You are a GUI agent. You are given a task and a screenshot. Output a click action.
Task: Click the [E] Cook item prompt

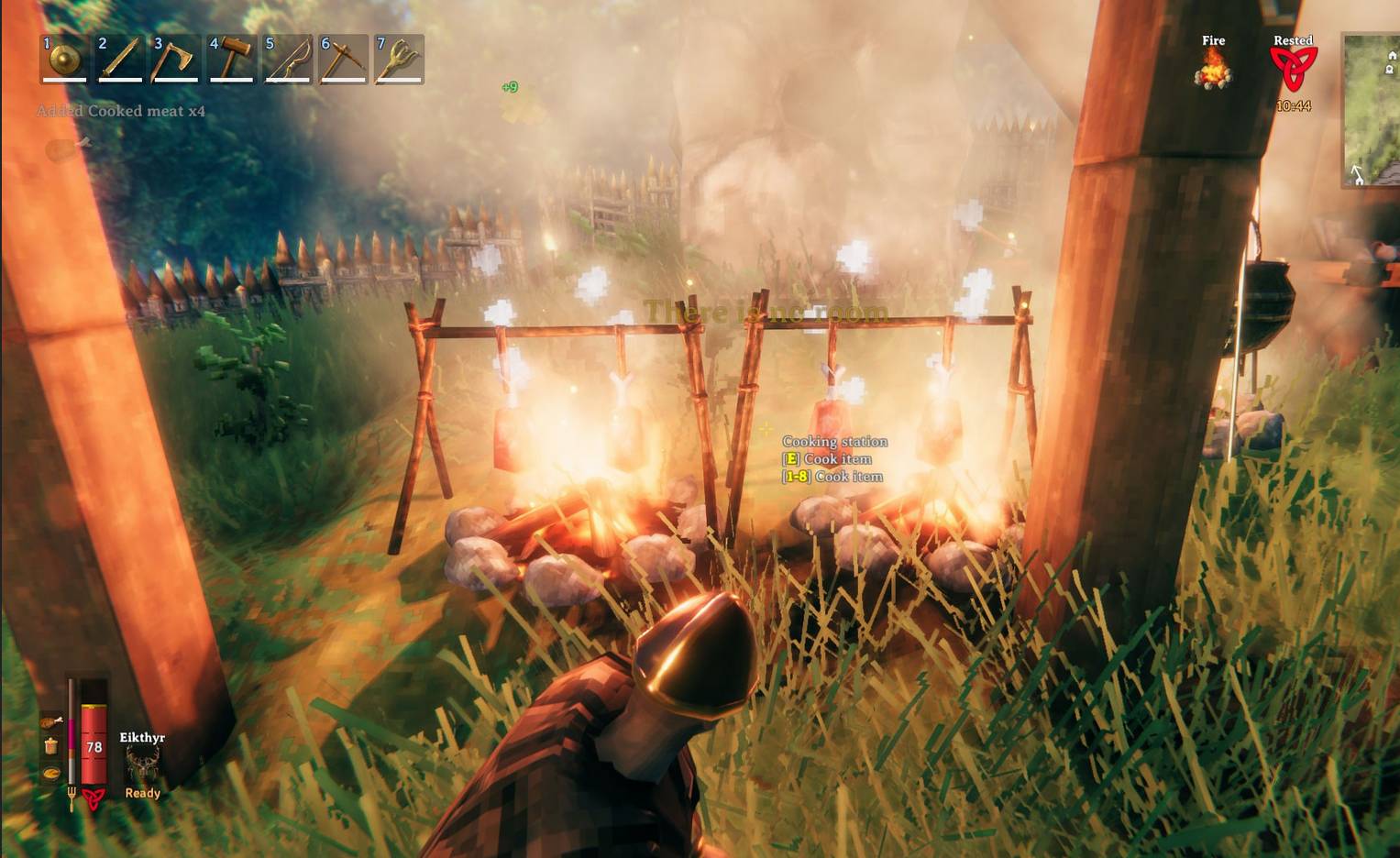tap(825, 458)
